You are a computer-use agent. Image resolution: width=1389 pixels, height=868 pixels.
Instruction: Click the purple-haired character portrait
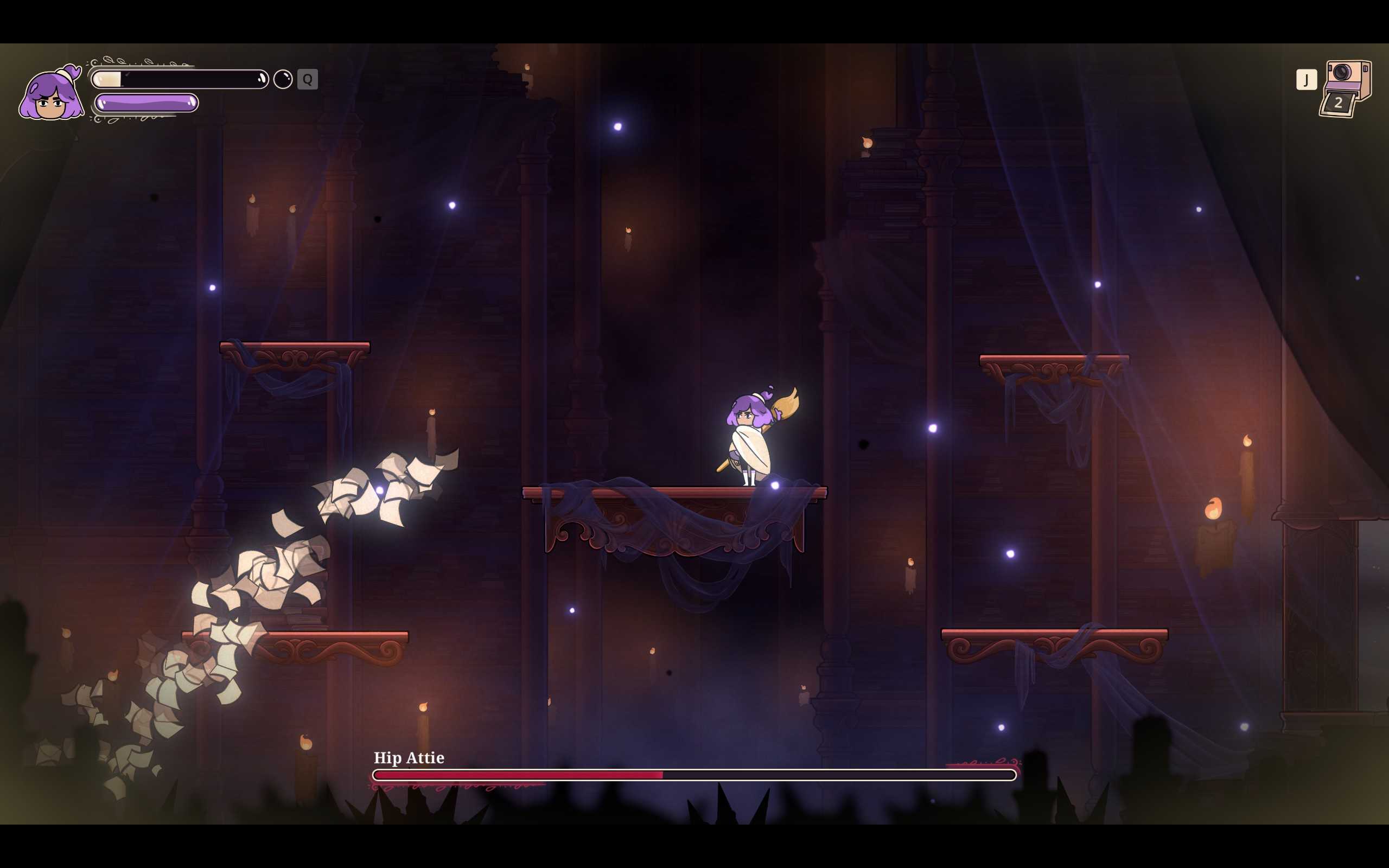[51, 93]
